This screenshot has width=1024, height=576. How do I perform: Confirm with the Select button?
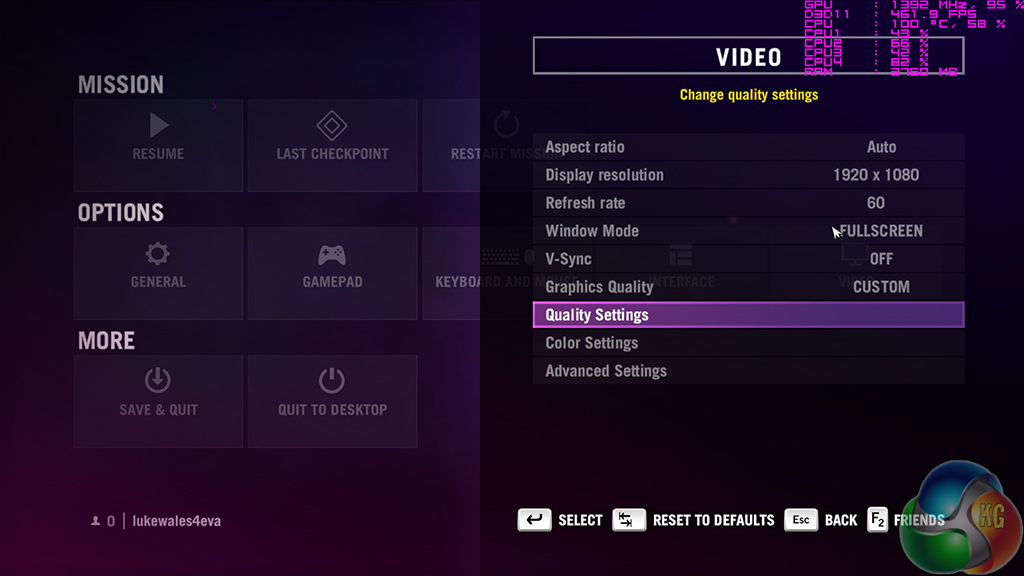[x=560, y=520]
